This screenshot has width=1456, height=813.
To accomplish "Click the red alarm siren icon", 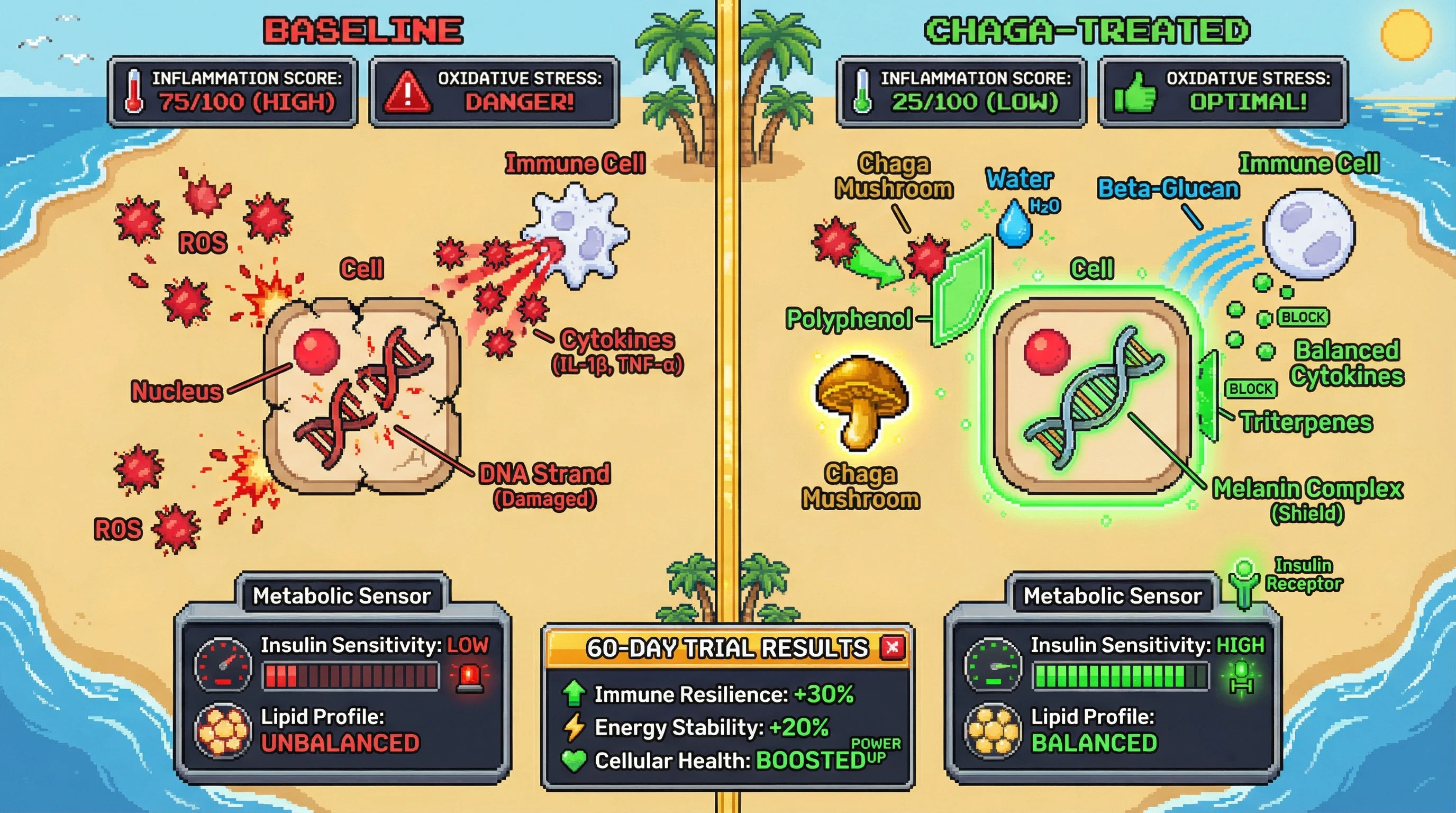I will point(470,677).
